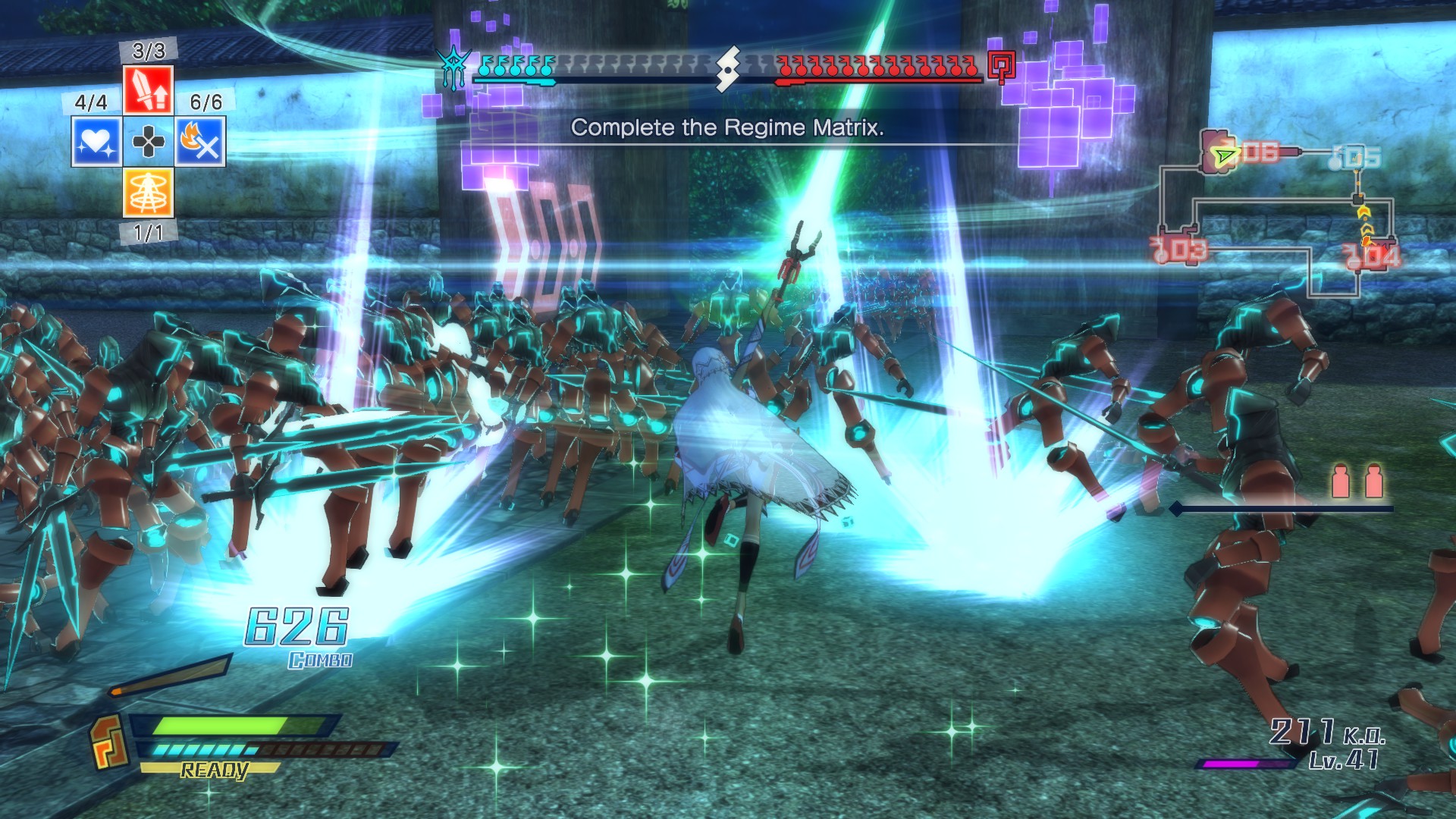Screen dimensions: 1456x819
Task: Click the cyan ally crest on the battle gauge
Action: (453, 64)
